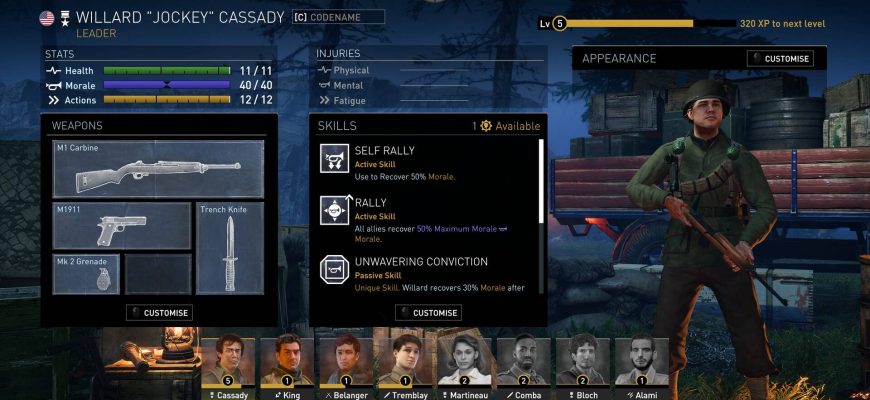The image size is (870, 400).
Task: Select Cassady's squad portrait
Action: coord(228,364)
